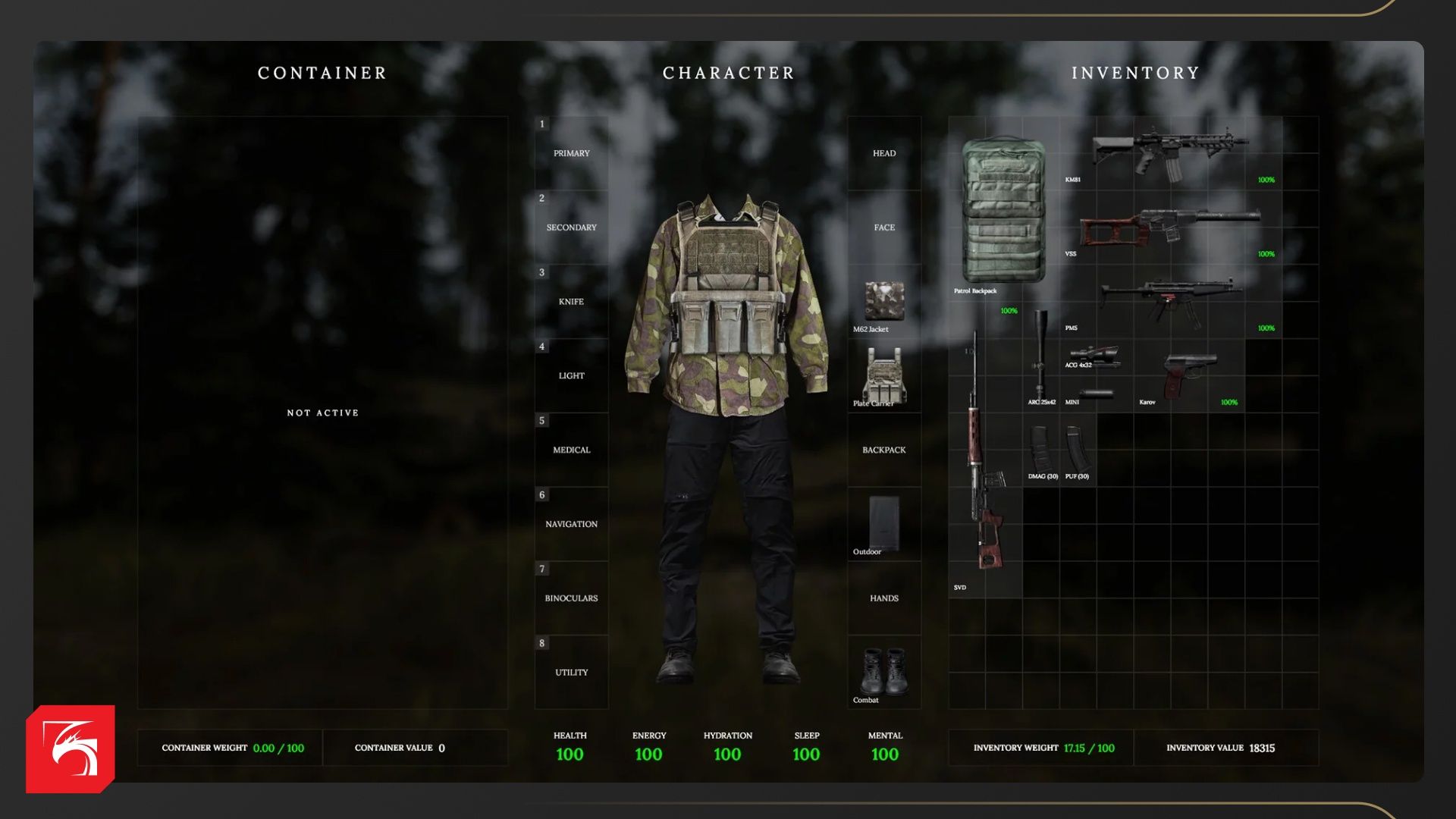The width and height of the screenshot is (1456, 819).
Task: Select the VSS suppressed rifle
Action: (x=1169, y=226)
